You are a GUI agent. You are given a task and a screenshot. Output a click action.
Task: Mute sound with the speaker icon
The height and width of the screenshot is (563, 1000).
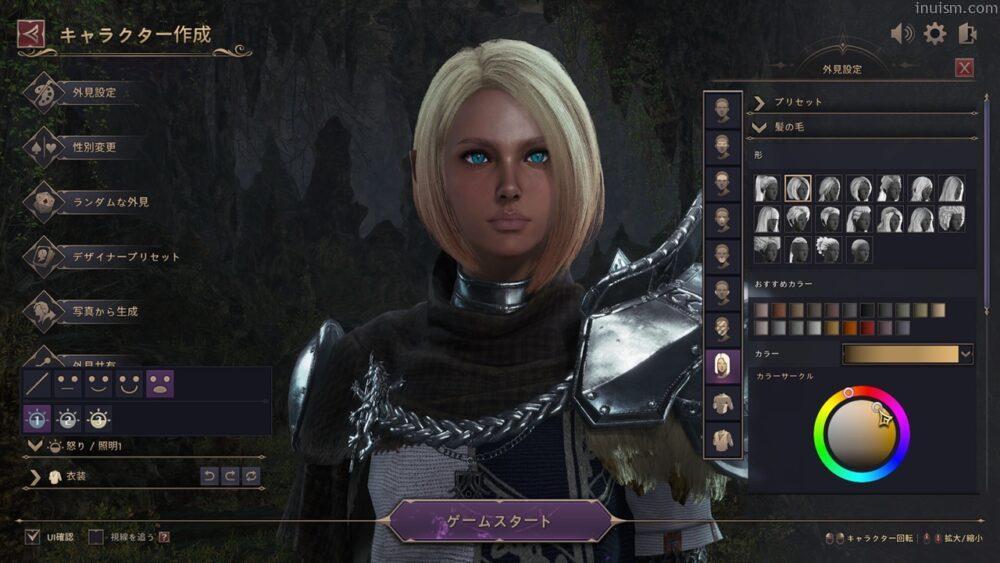902,34
